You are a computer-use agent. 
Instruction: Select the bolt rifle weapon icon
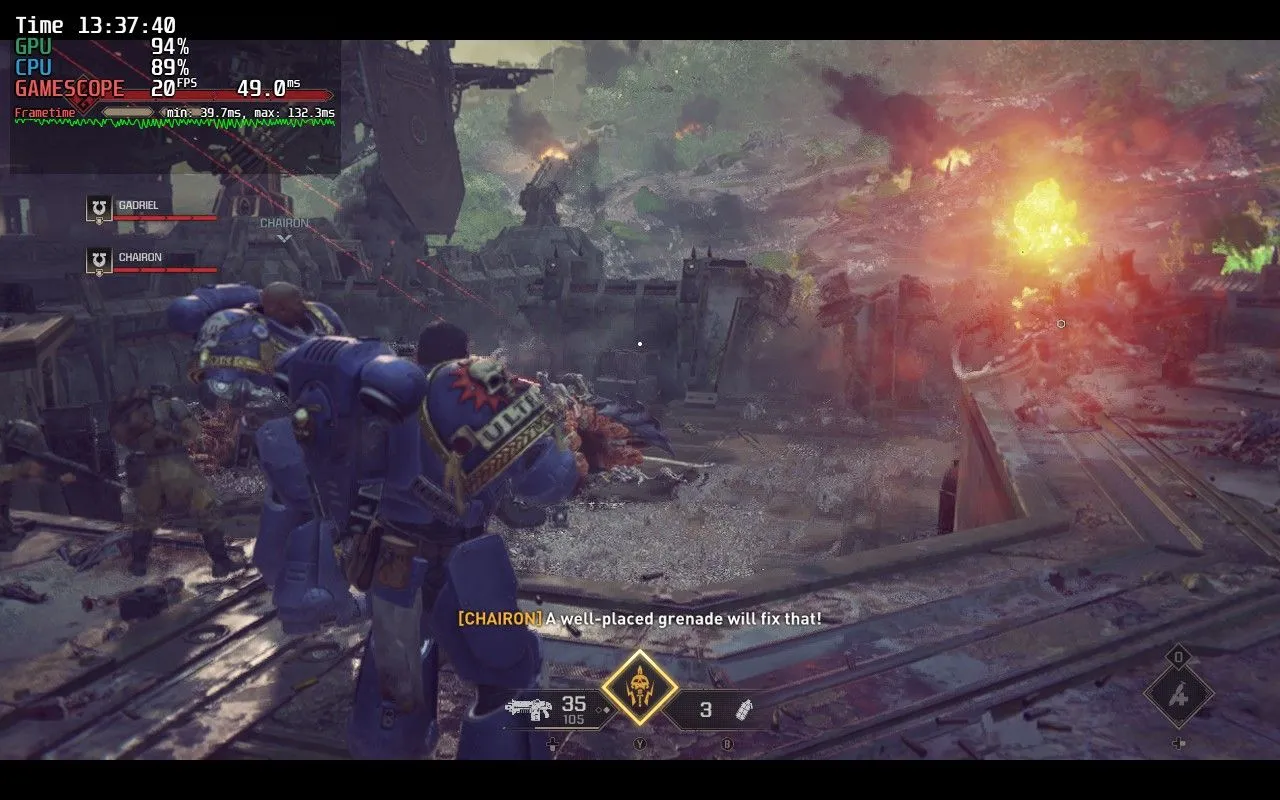528,709
